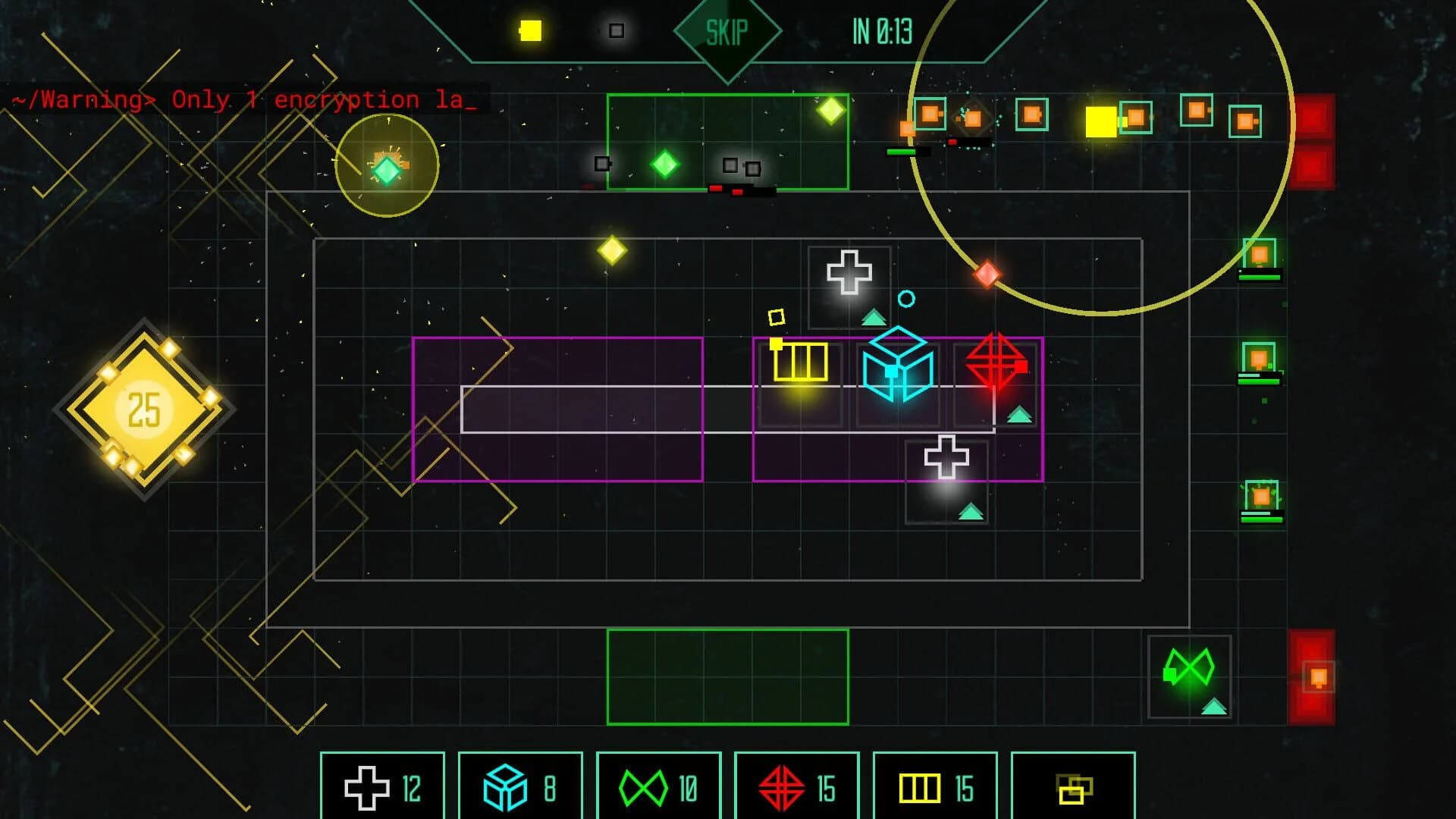Click the green spawn zone at the top

point(726,140)
